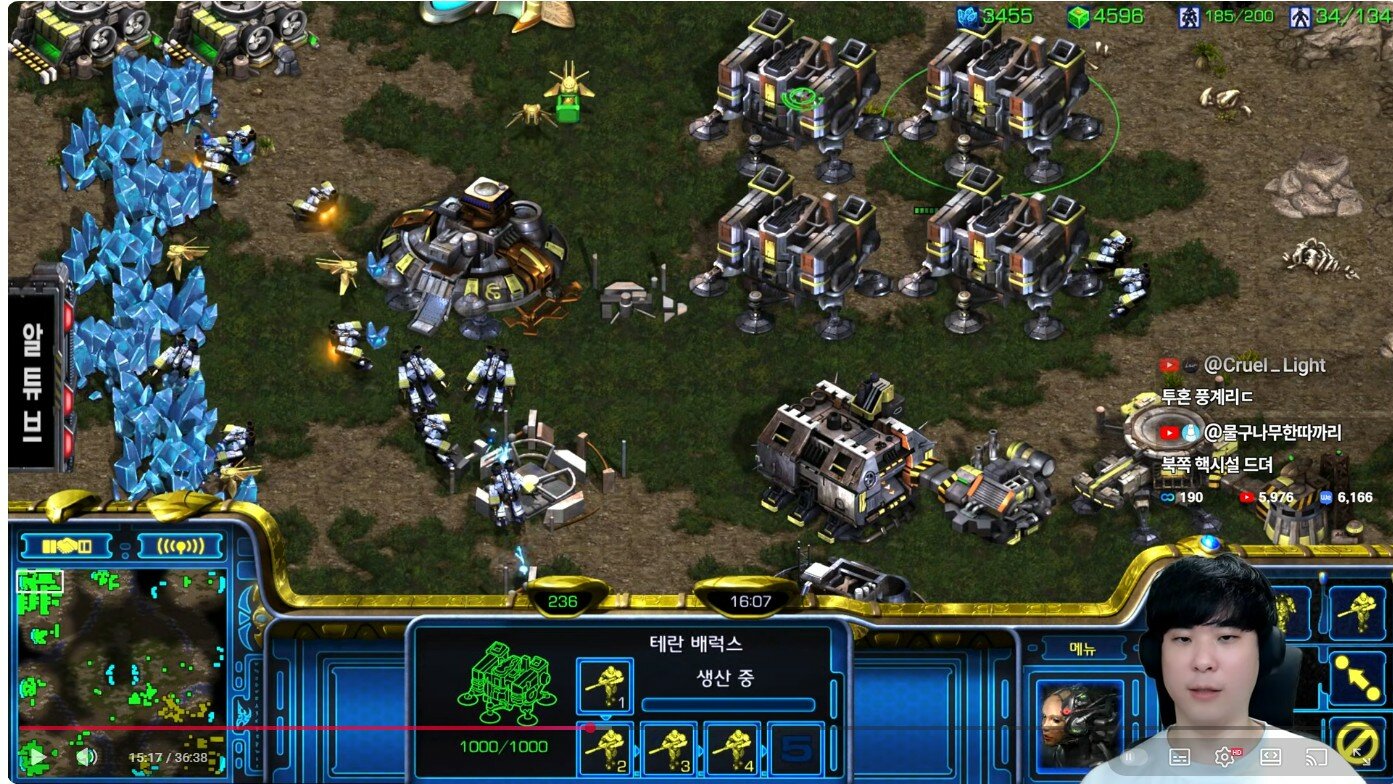Activate the minimap signal ping button
Screen dimensions: 1393x784
coord(180,546)
